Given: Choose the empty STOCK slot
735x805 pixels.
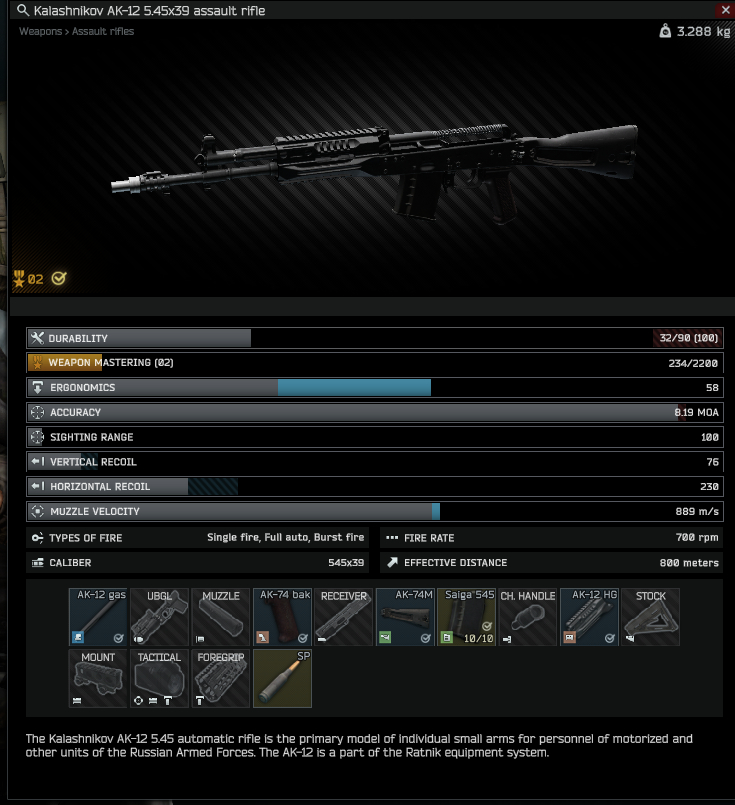Looking at the screenshot, I should [x=650, y=617].
